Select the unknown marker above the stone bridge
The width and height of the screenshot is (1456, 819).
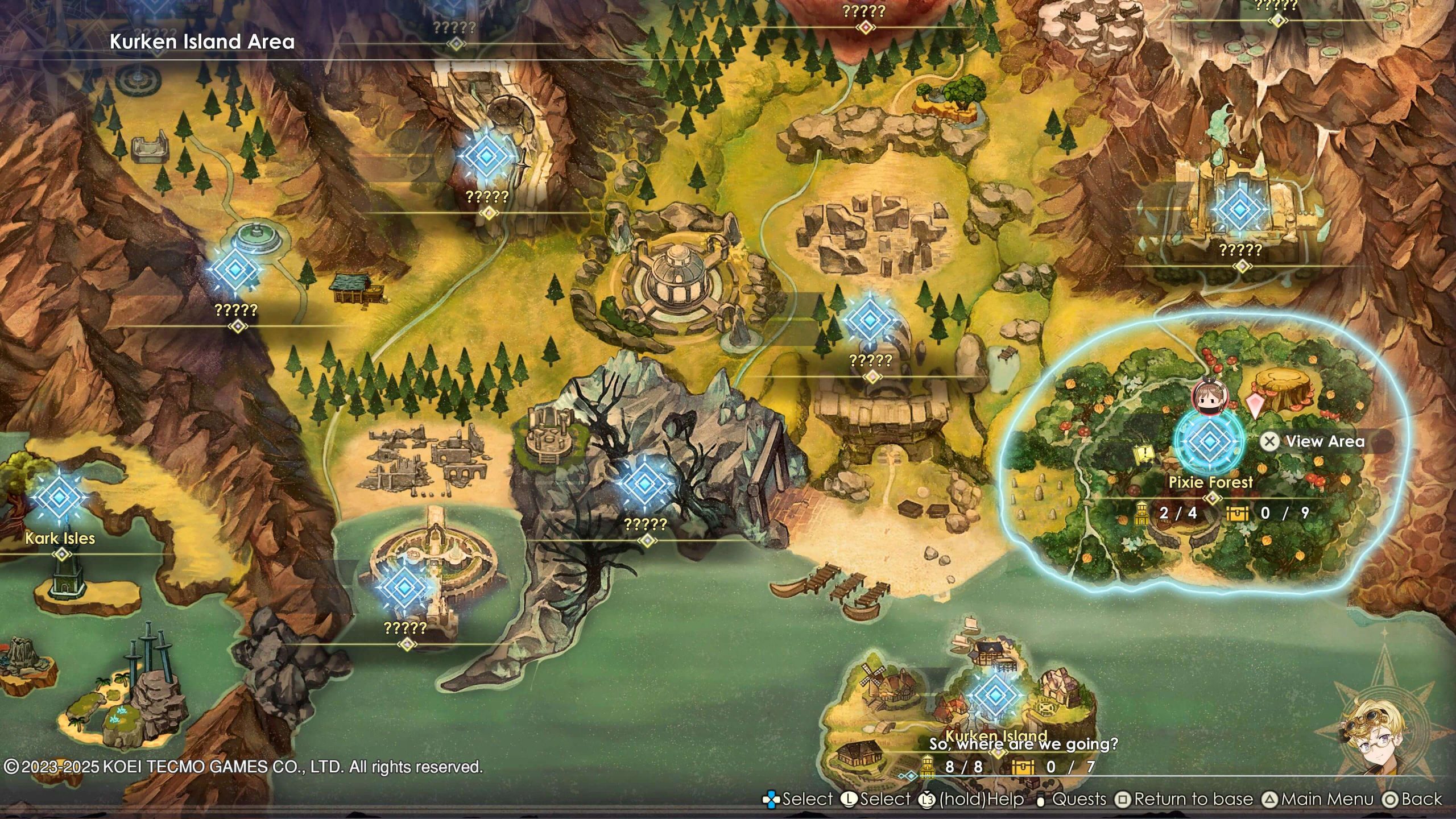pyautogui.click(x=870, y=320)
